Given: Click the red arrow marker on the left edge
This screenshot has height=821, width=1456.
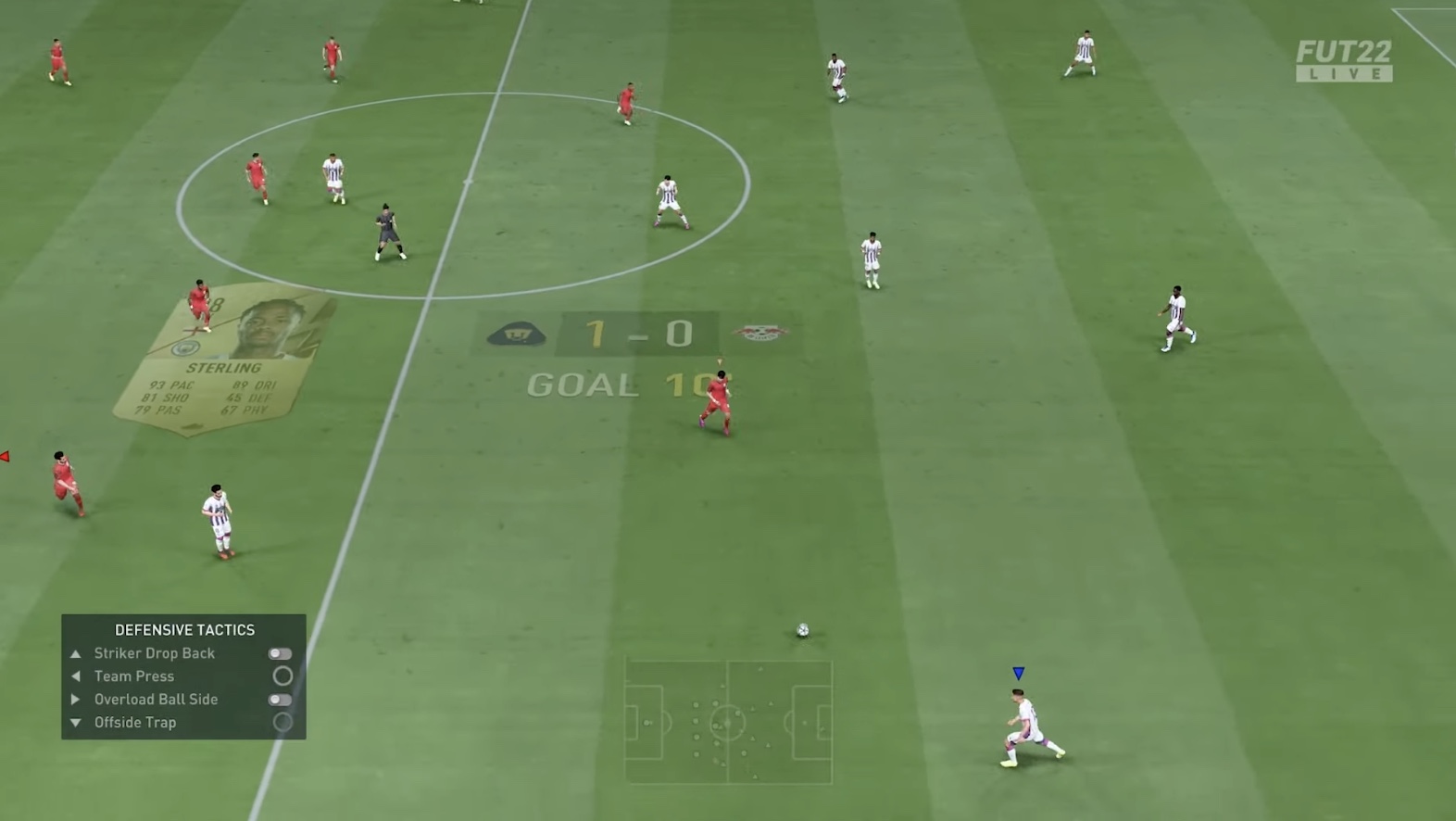Looking at the screenshot, I should click(6, 454).
